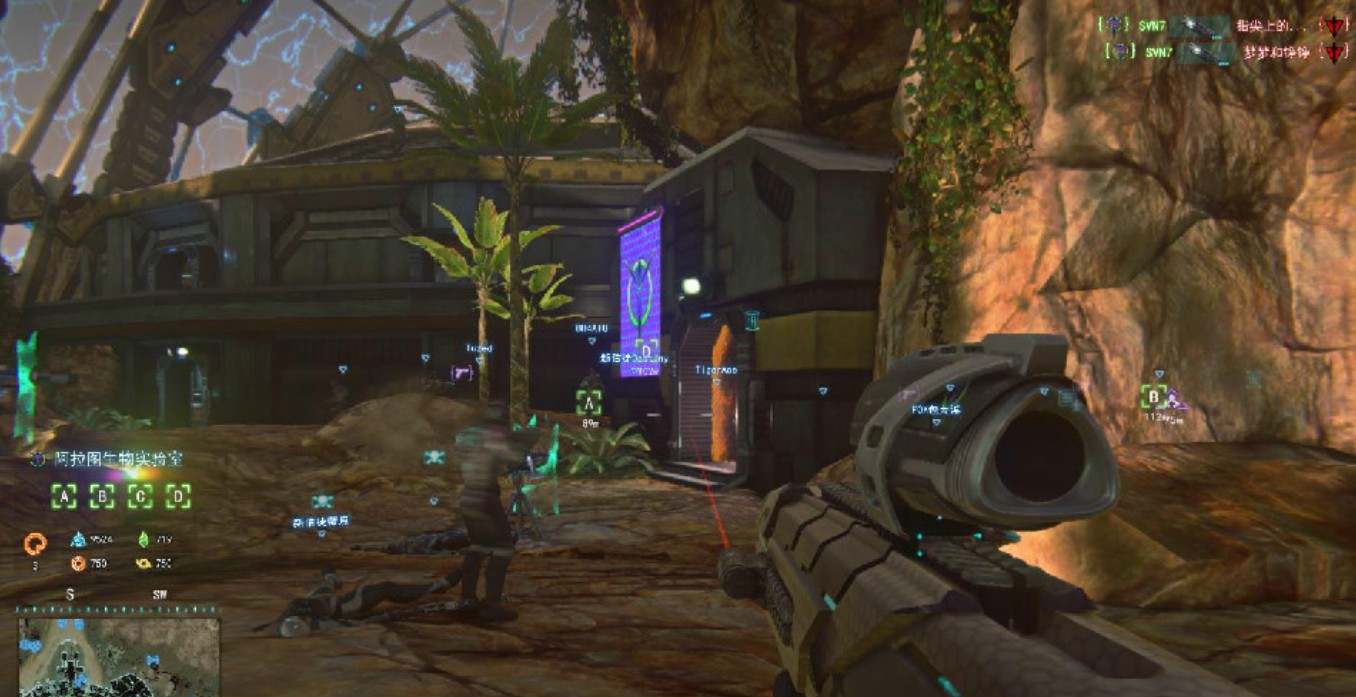Screen dimensions: 1356x697
Task: Select the orange ring resource icon
Action: pyautogui.click(x=78, y=563)
